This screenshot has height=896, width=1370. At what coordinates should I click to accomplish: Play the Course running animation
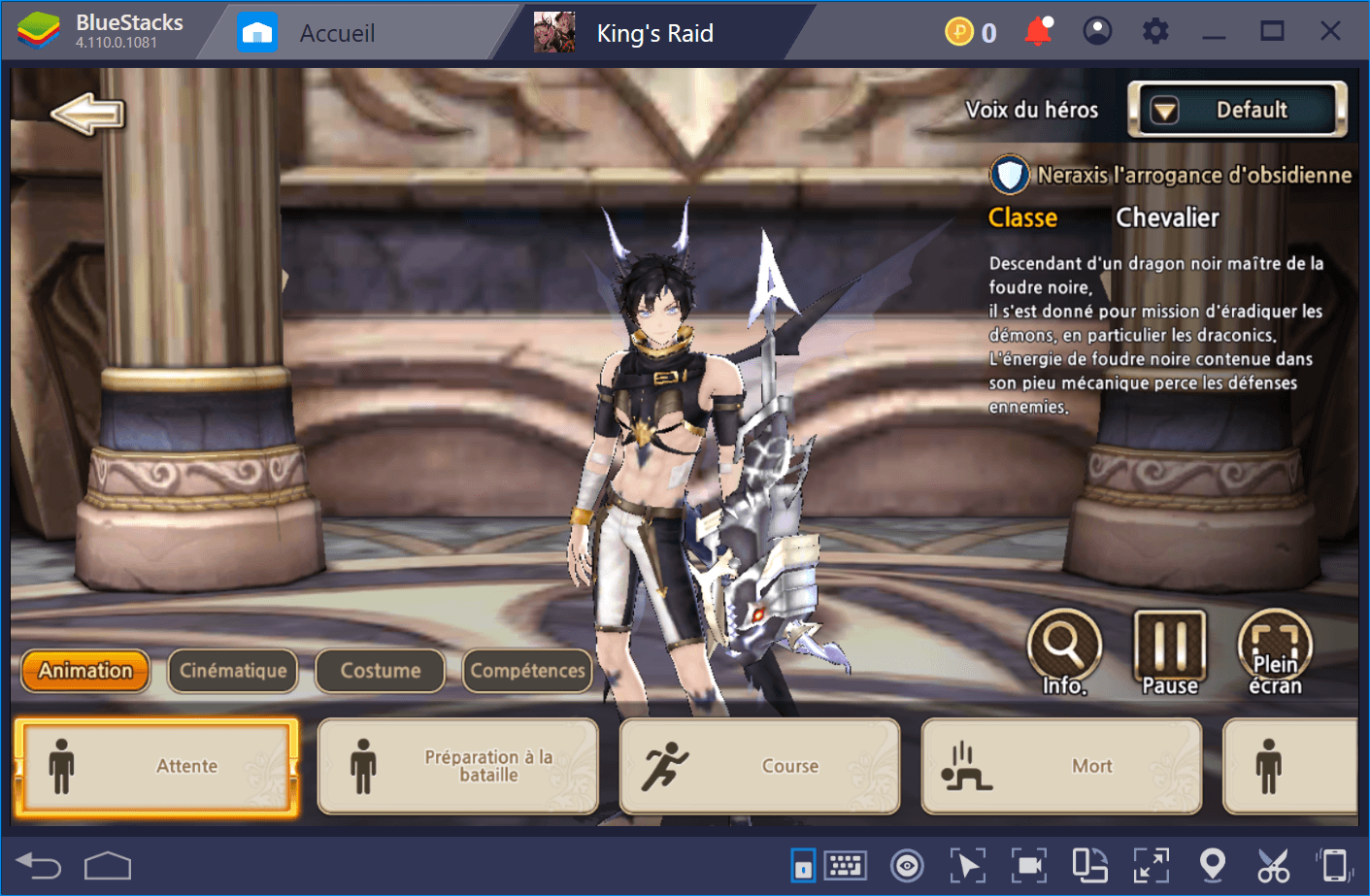tap(759, 766)
